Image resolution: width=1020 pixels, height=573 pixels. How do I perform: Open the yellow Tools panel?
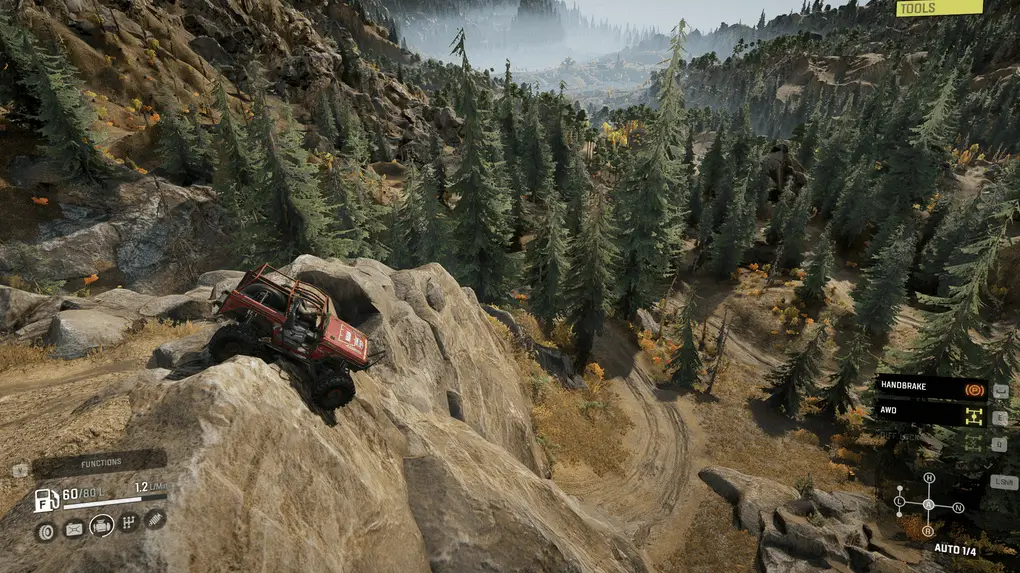pyautogui.click(x=938, y=8)
